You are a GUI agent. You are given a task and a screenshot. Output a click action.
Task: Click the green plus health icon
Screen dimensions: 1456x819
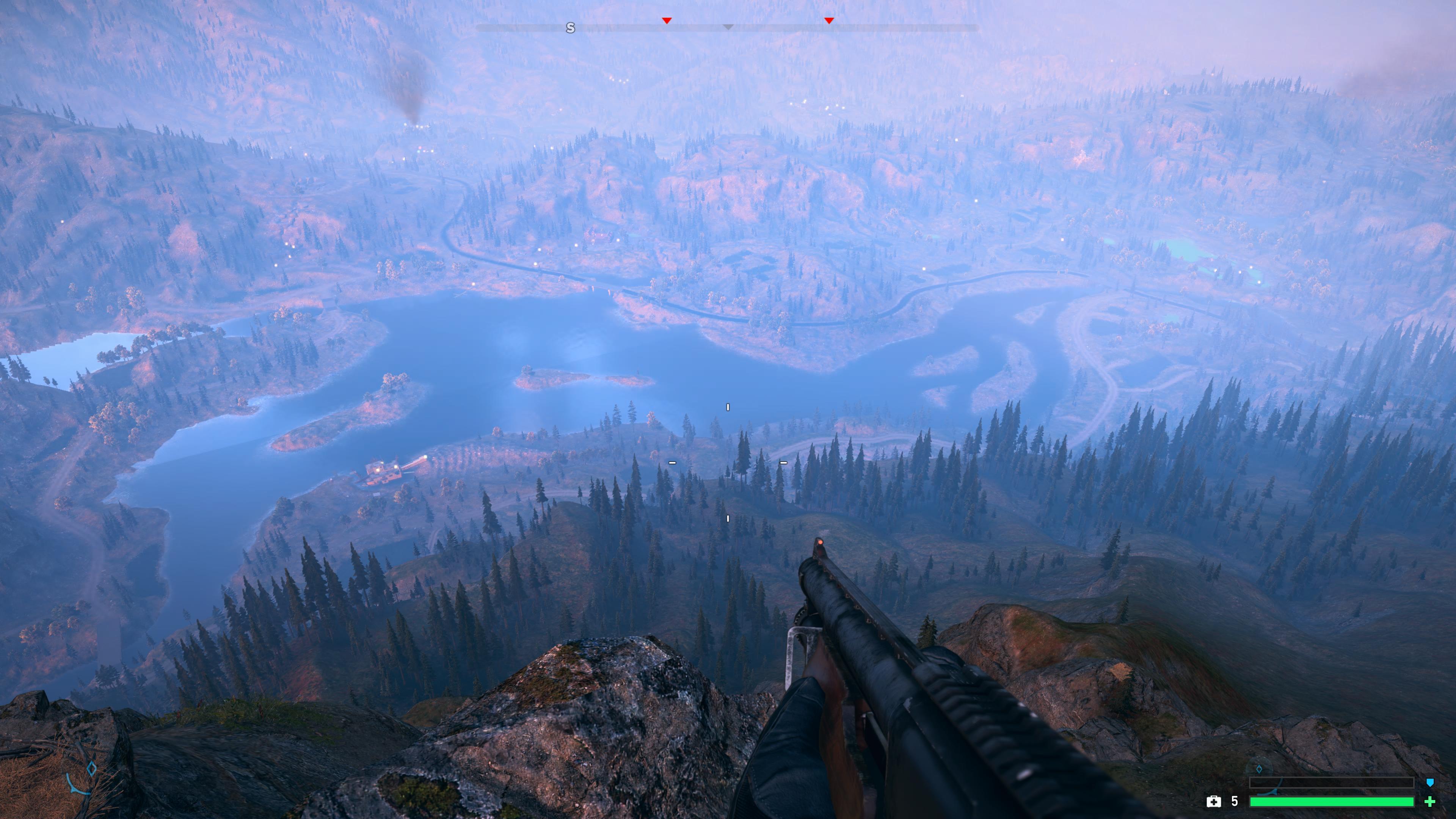click(1430, 802)
